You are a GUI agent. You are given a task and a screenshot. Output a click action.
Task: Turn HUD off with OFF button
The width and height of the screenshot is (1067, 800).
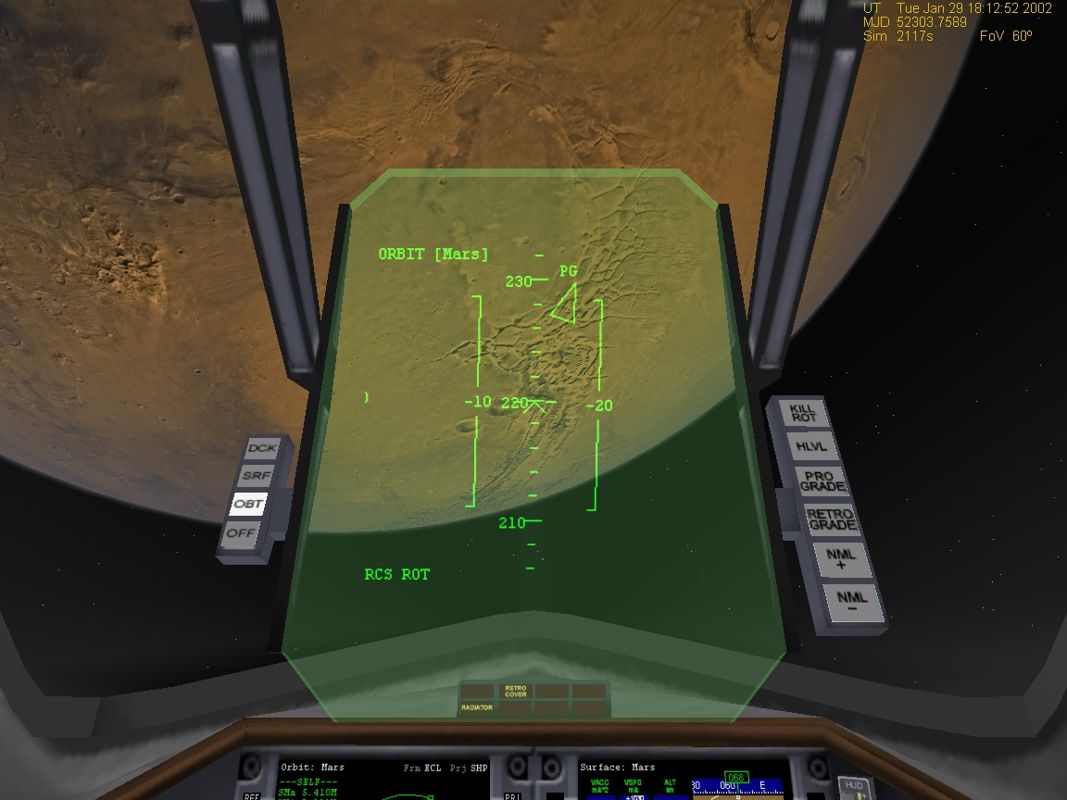click(241, 532)
